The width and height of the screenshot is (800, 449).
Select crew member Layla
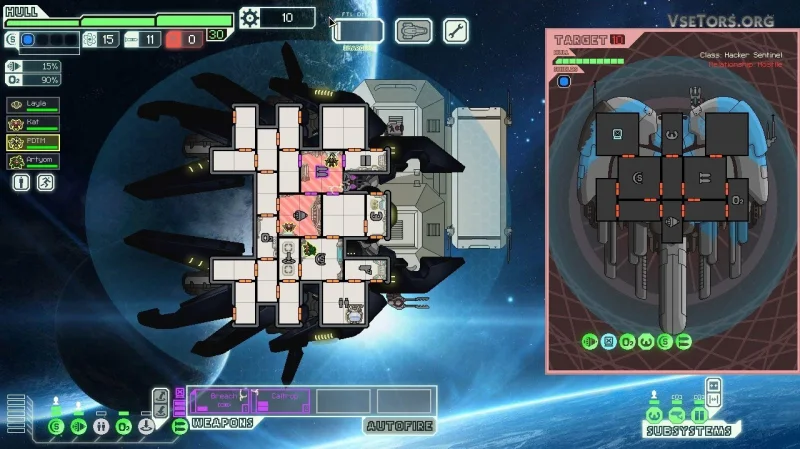click(33, 104)
